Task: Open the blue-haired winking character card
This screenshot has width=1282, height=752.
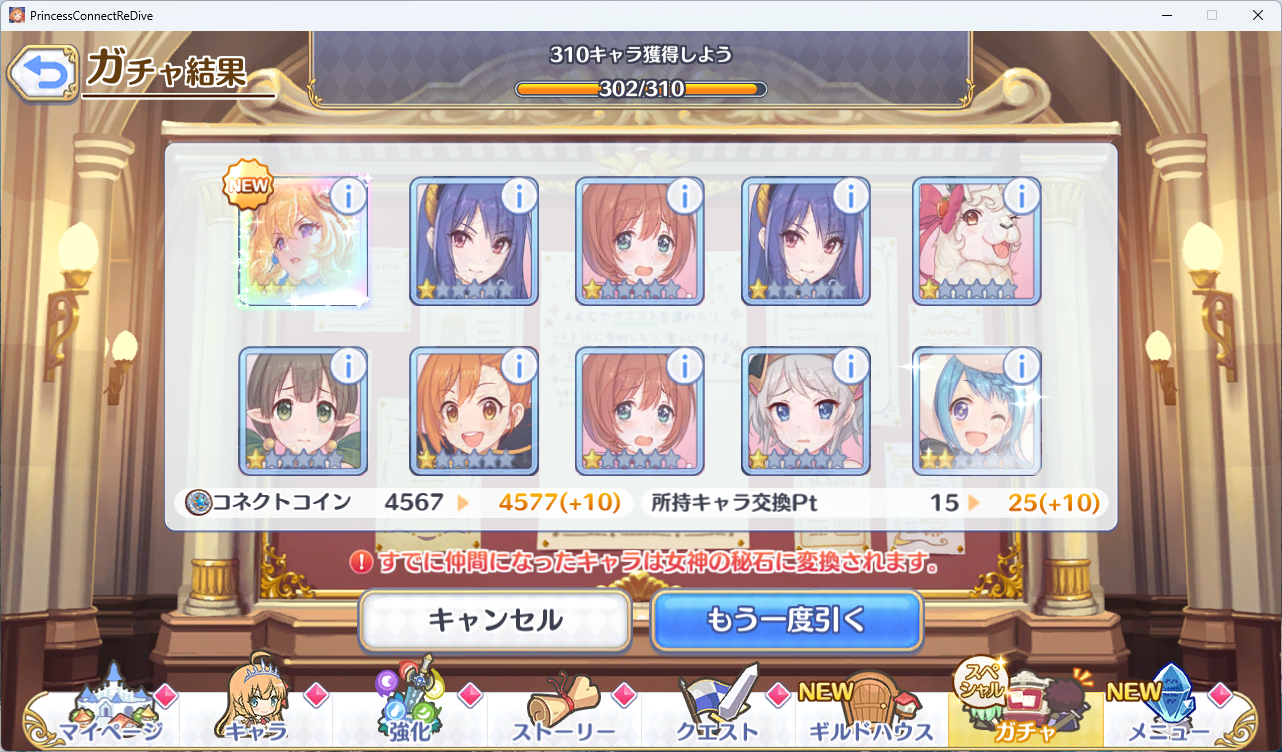Action: point(976,412)
